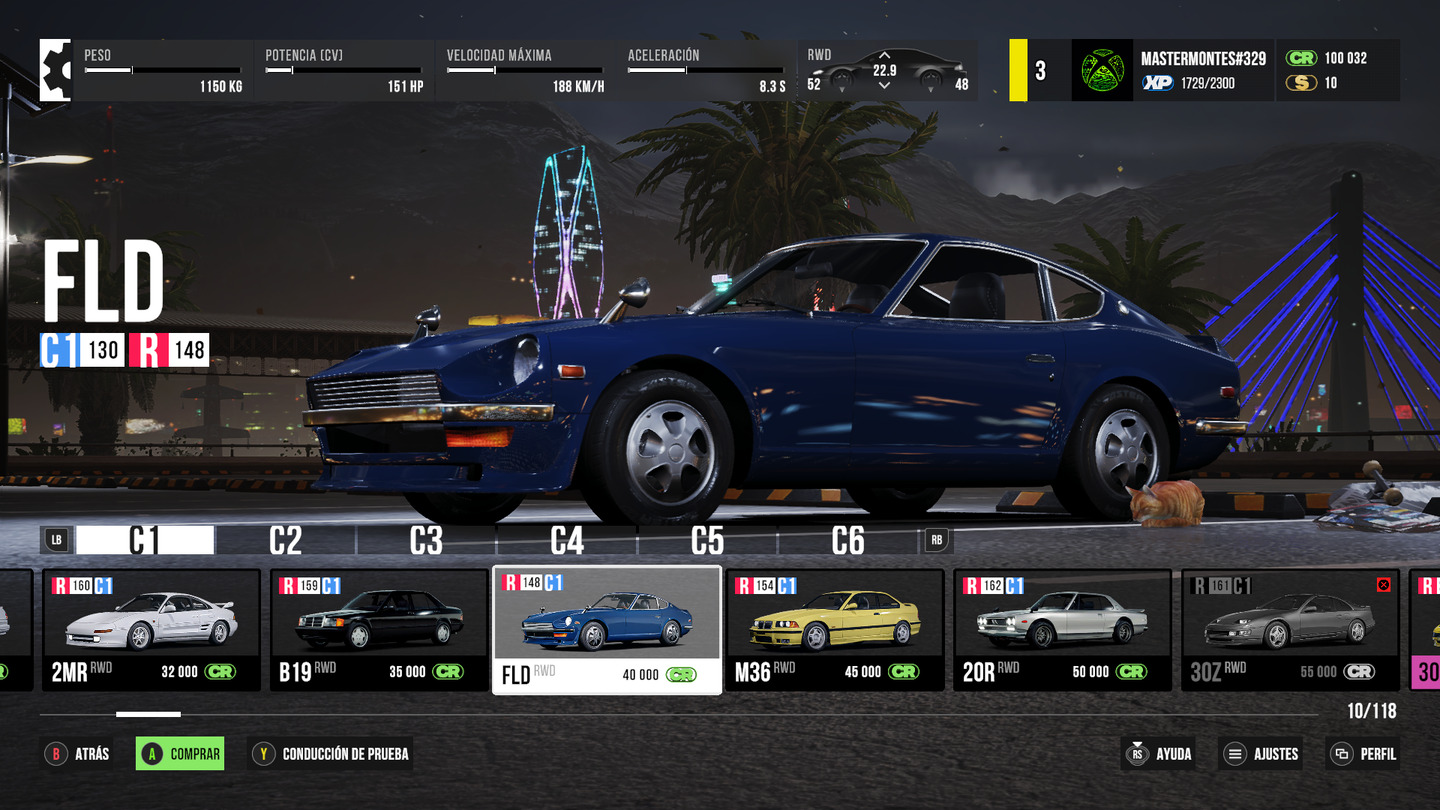Select the white 2MR car card
The width and height of the screenshot is (1440, 810).
point(151,630)
